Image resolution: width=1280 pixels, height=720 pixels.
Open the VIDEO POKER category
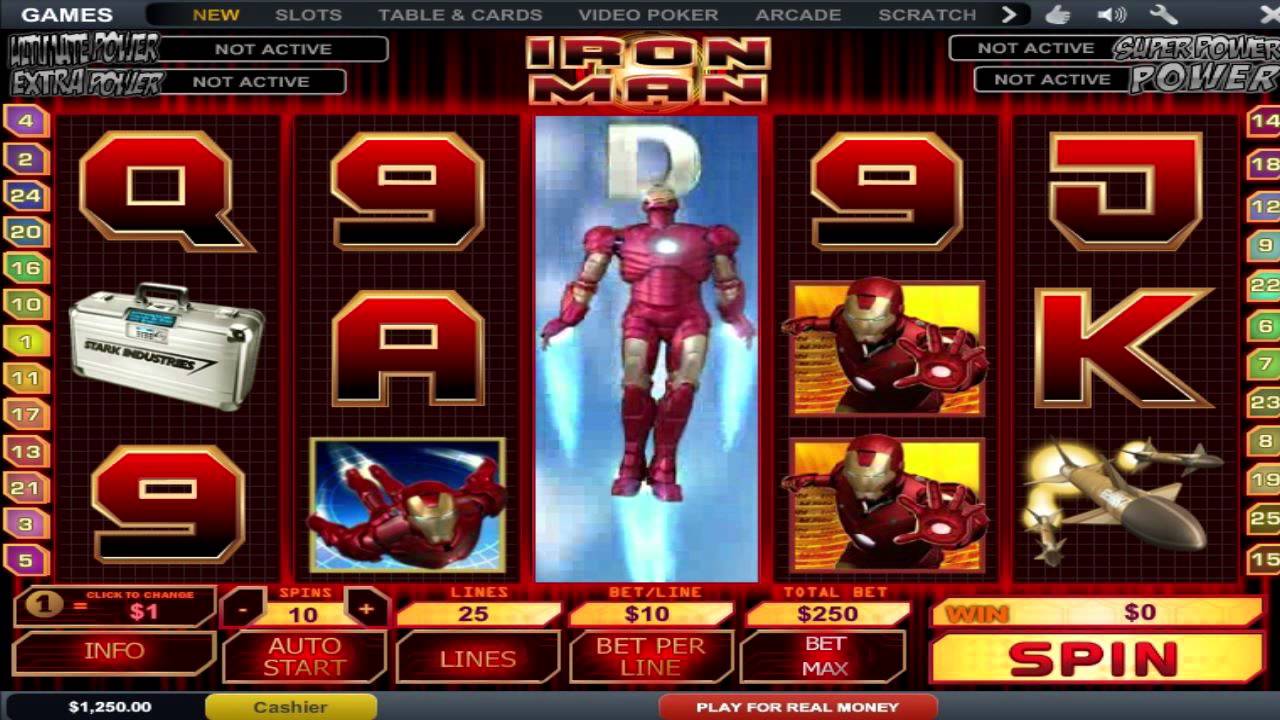645,14
